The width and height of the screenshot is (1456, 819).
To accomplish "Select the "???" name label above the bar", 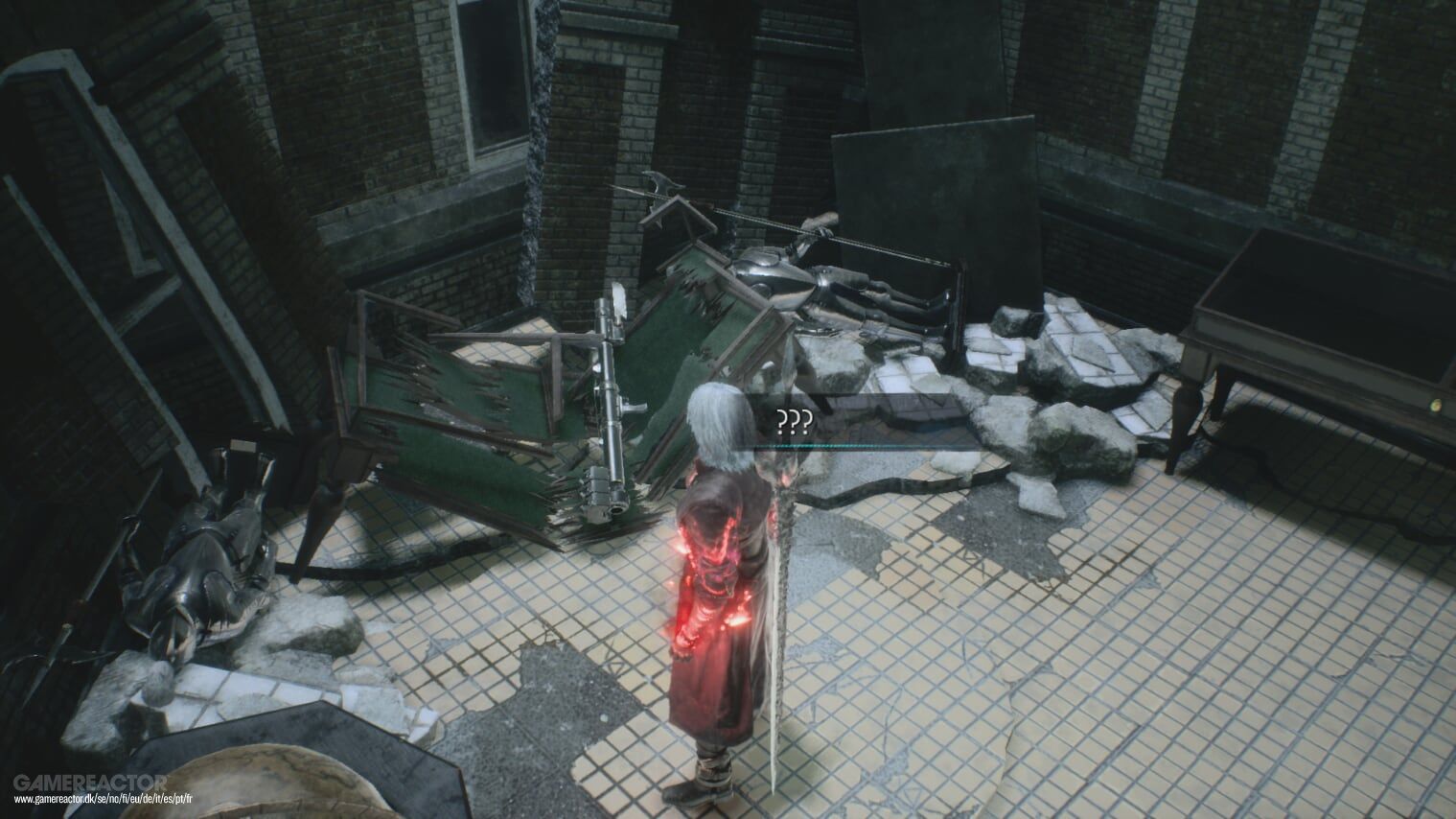I will (x=796, y=420).
